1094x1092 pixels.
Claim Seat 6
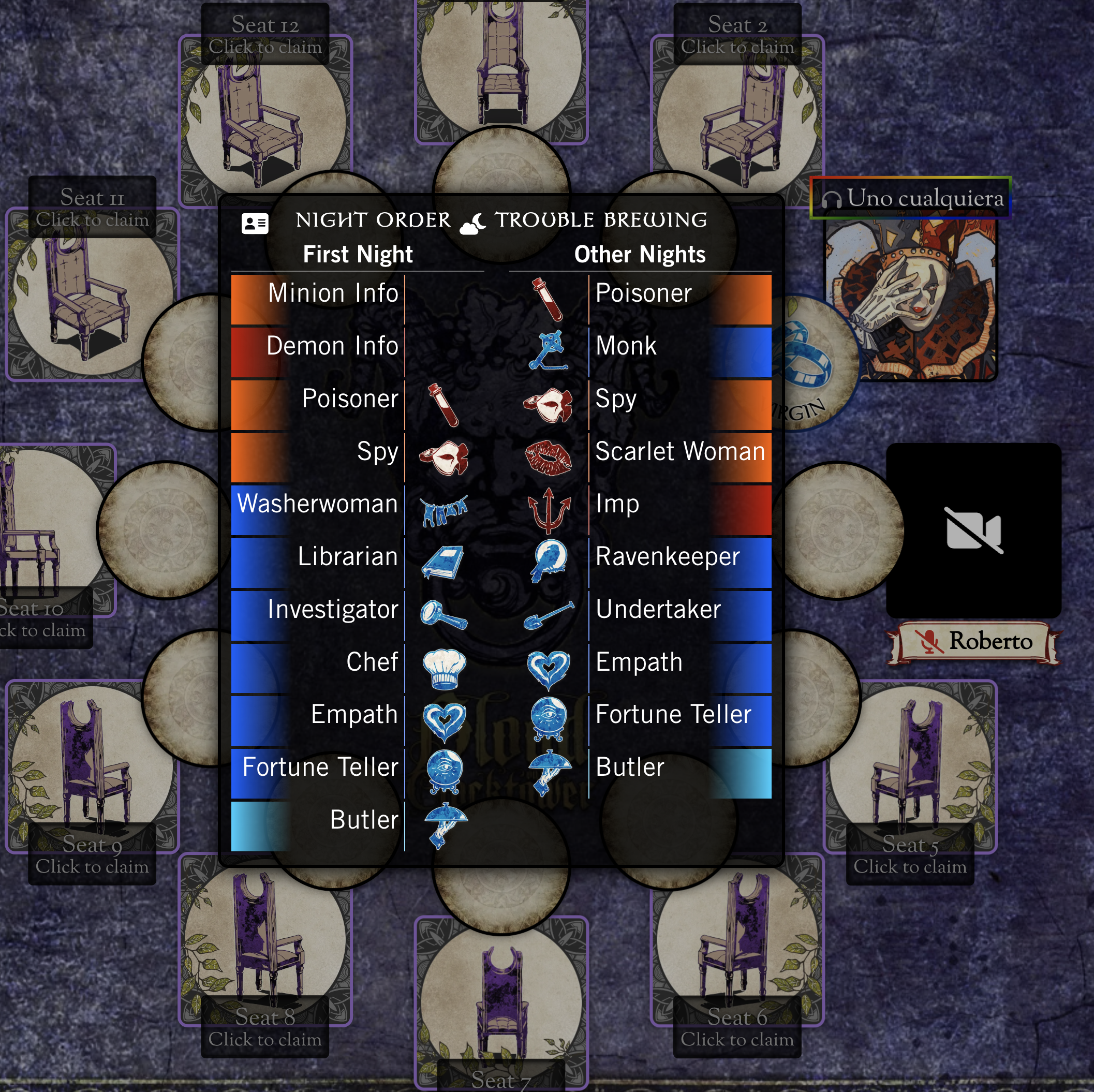(737, 1027)
